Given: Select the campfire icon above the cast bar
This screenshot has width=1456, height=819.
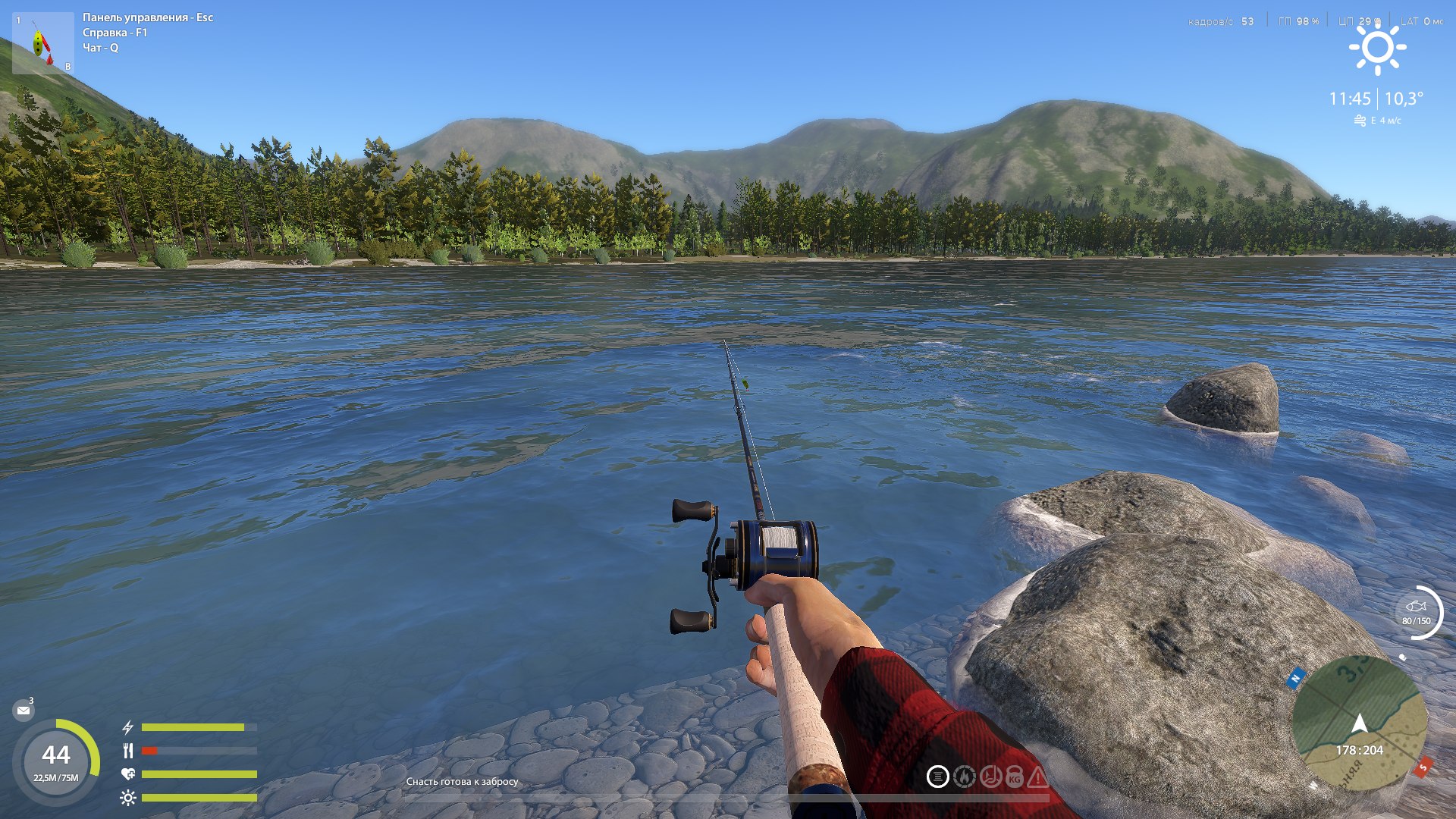Looking at the screenshot, I should (965, 777).
